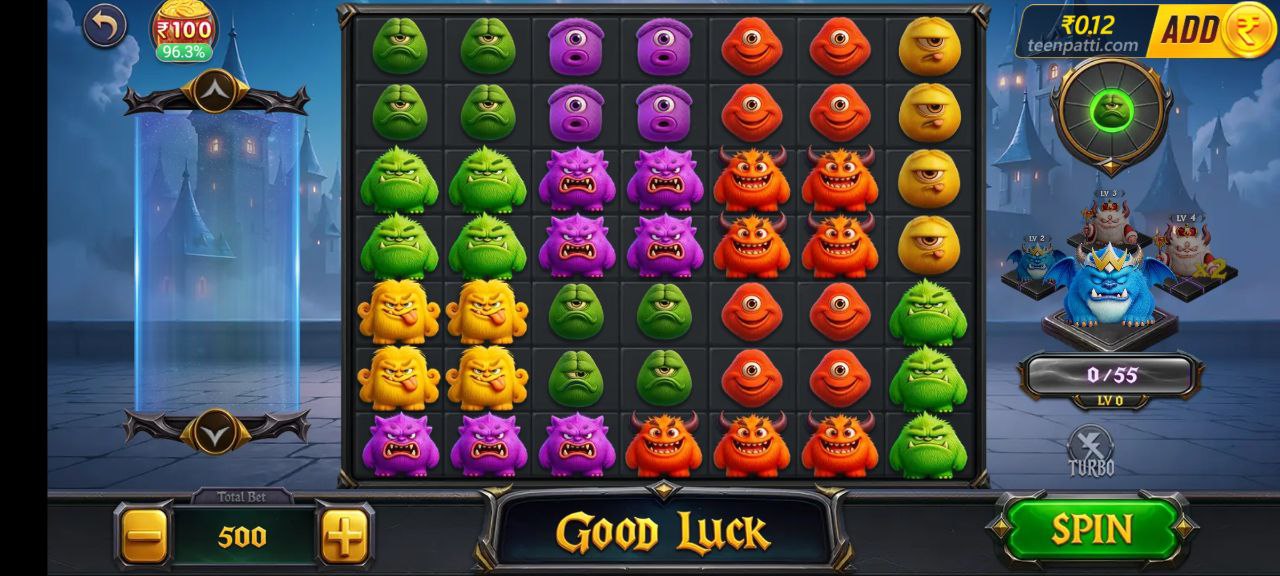The width and height of the screenshot is (1280, 576).
Task: Decrease total bet with the minus button
Action: pyautogui.click(x=146, y=537)
